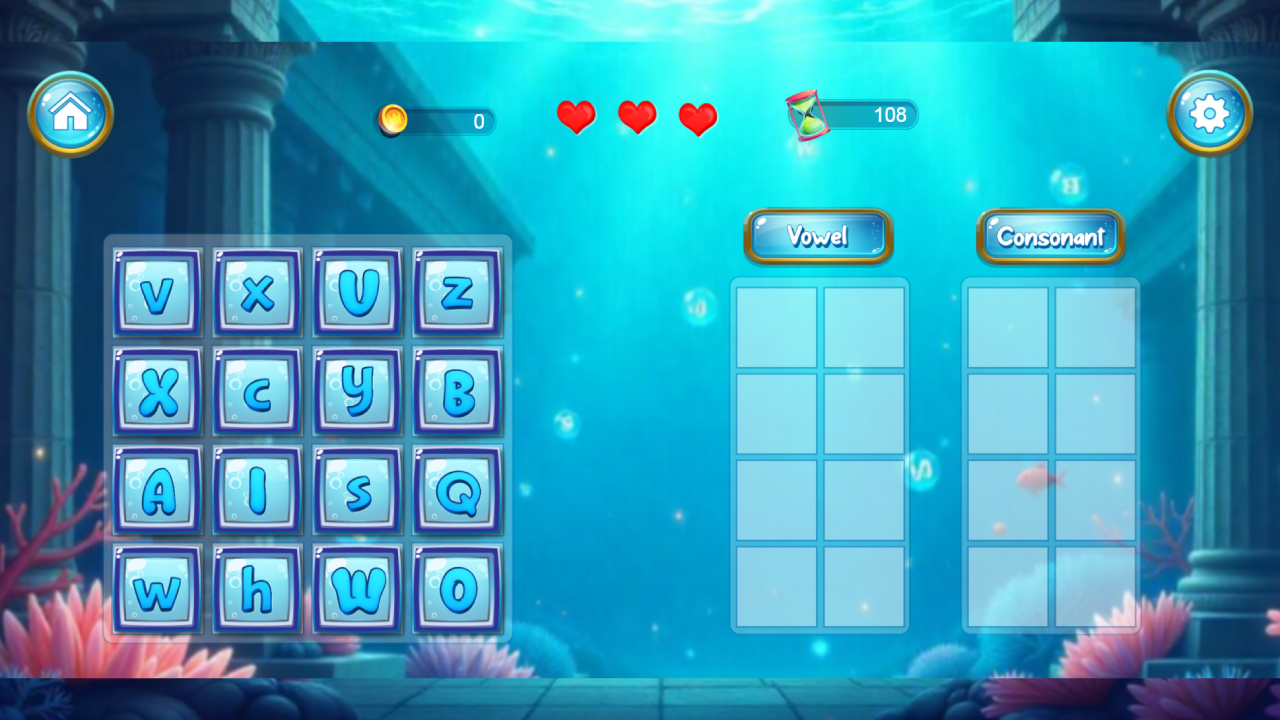1280x720 pixels.
Task: Click the first red heart icon
Action: pyautogui.click(x=577, y=117)
